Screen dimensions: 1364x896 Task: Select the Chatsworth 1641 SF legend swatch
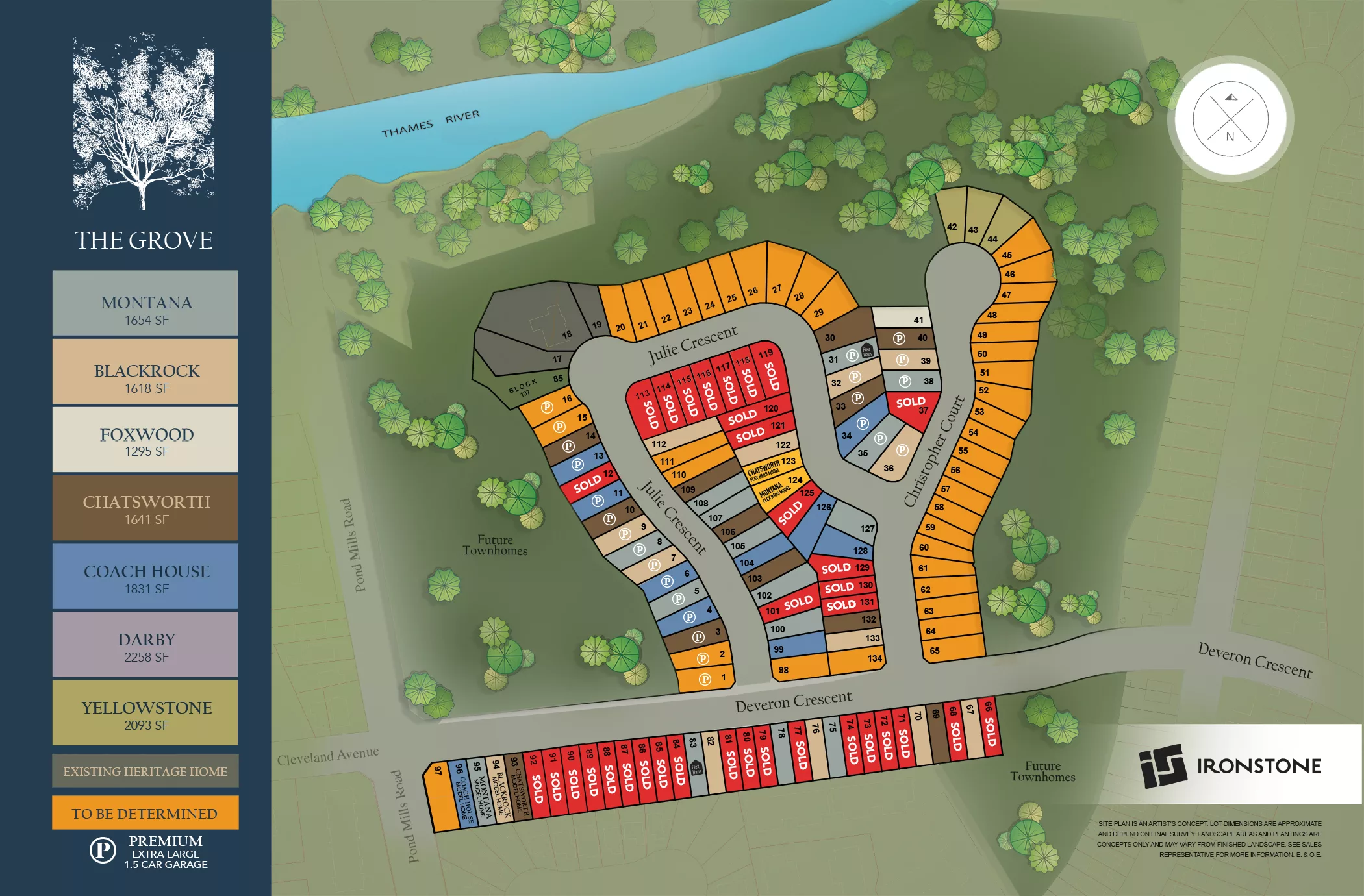(x=145, y=508)
